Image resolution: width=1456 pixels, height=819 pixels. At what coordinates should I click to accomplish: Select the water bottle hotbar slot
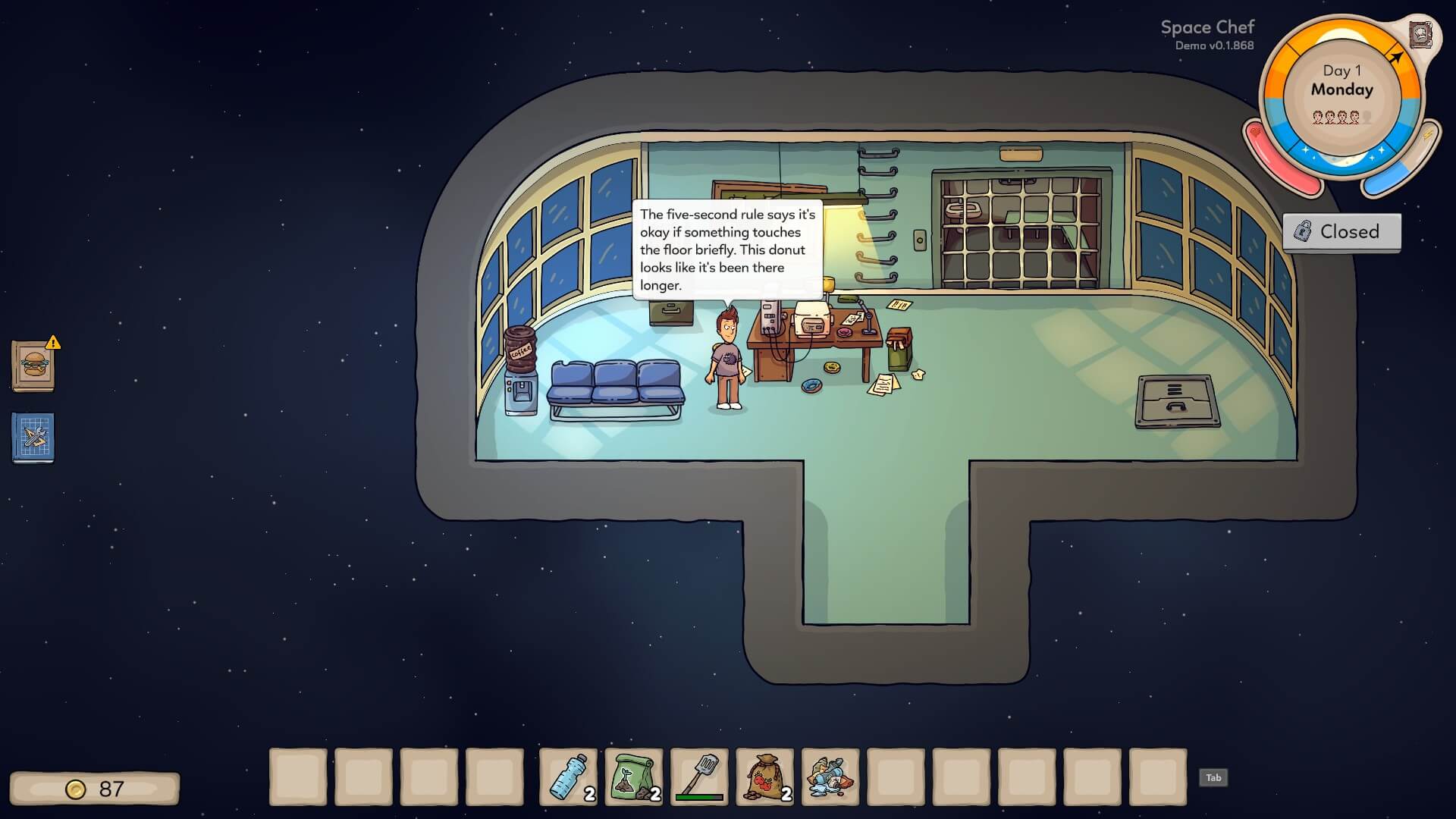pos(568,777)
